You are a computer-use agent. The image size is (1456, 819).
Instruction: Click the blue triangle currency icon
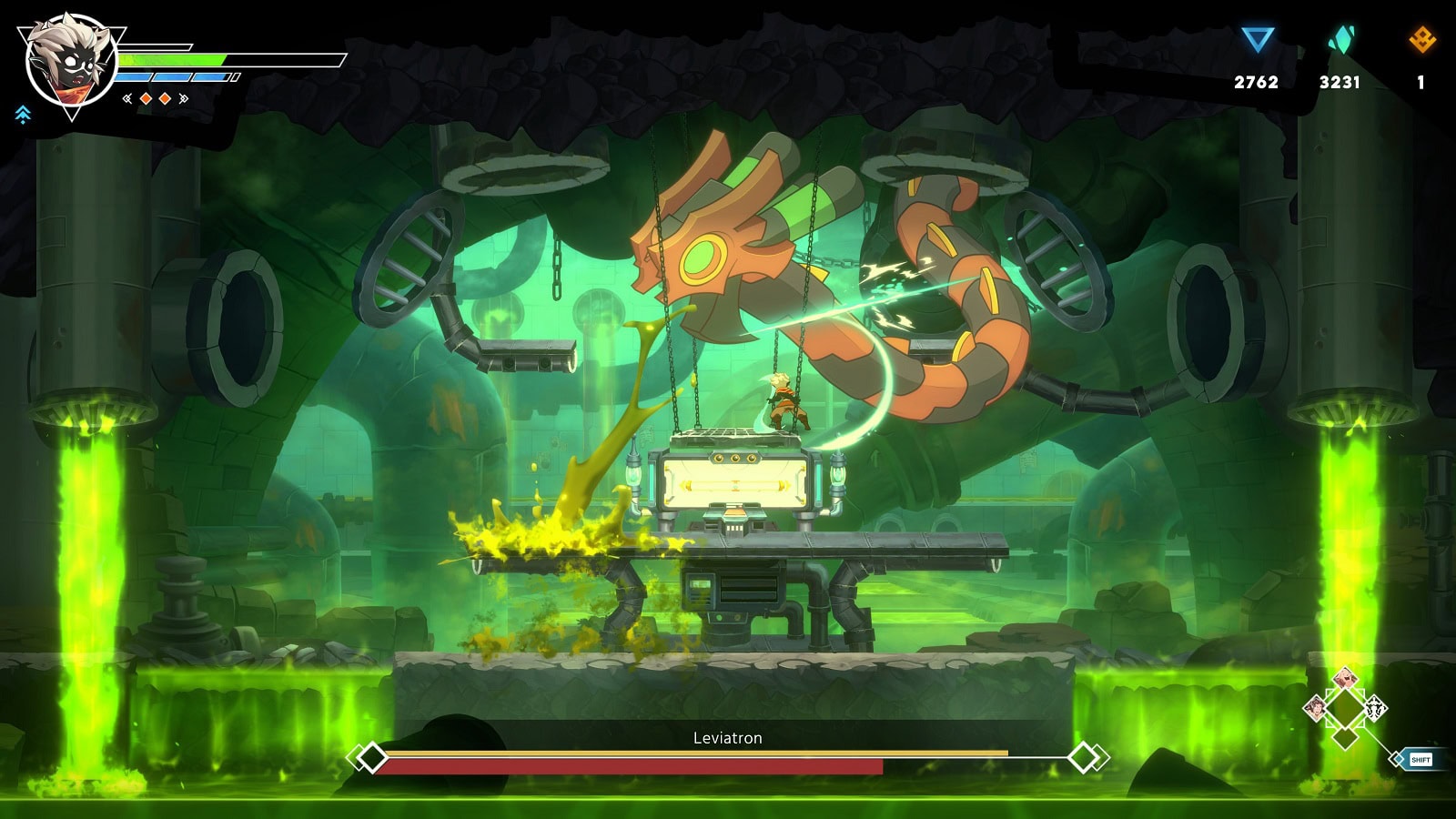pyautogui.click(x=1257, y=39)
